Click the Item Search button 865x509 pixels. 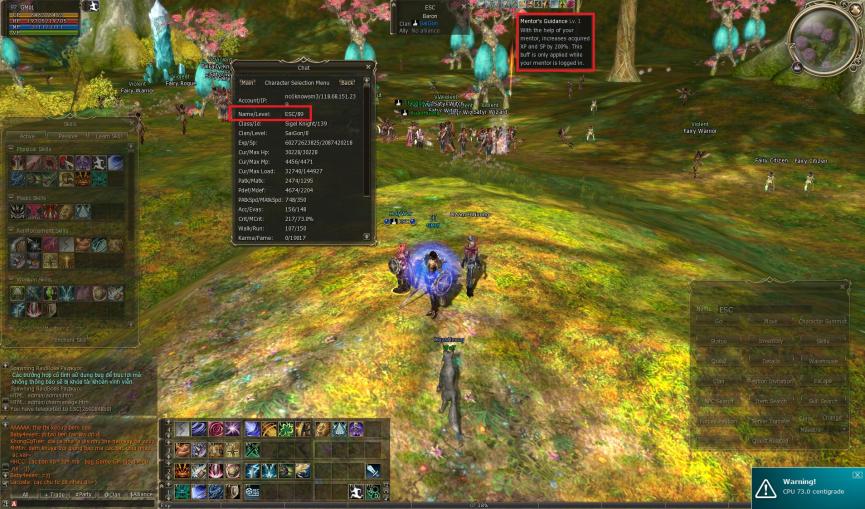pos(770,401)
